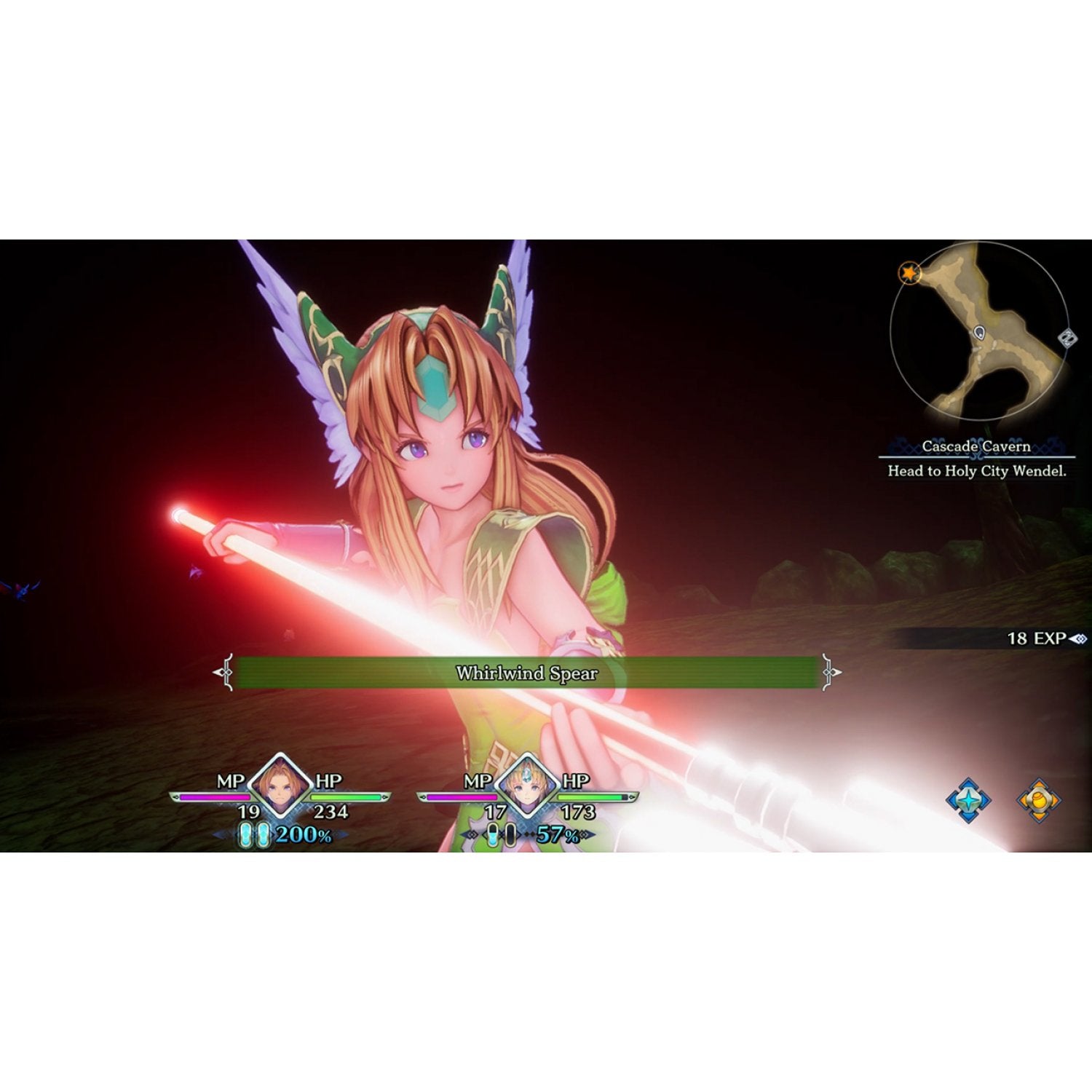Toggle Riesz's filled class strike pip

(493, 834)
